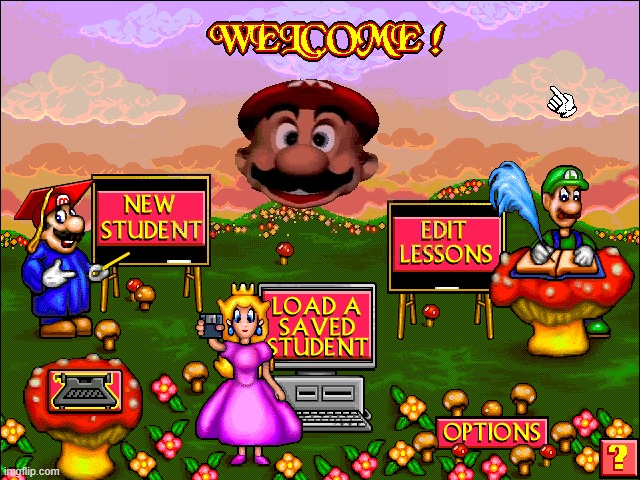Screen dimensions: 640x480
Task: Click the question mark help block
Action: pos(617,458)
